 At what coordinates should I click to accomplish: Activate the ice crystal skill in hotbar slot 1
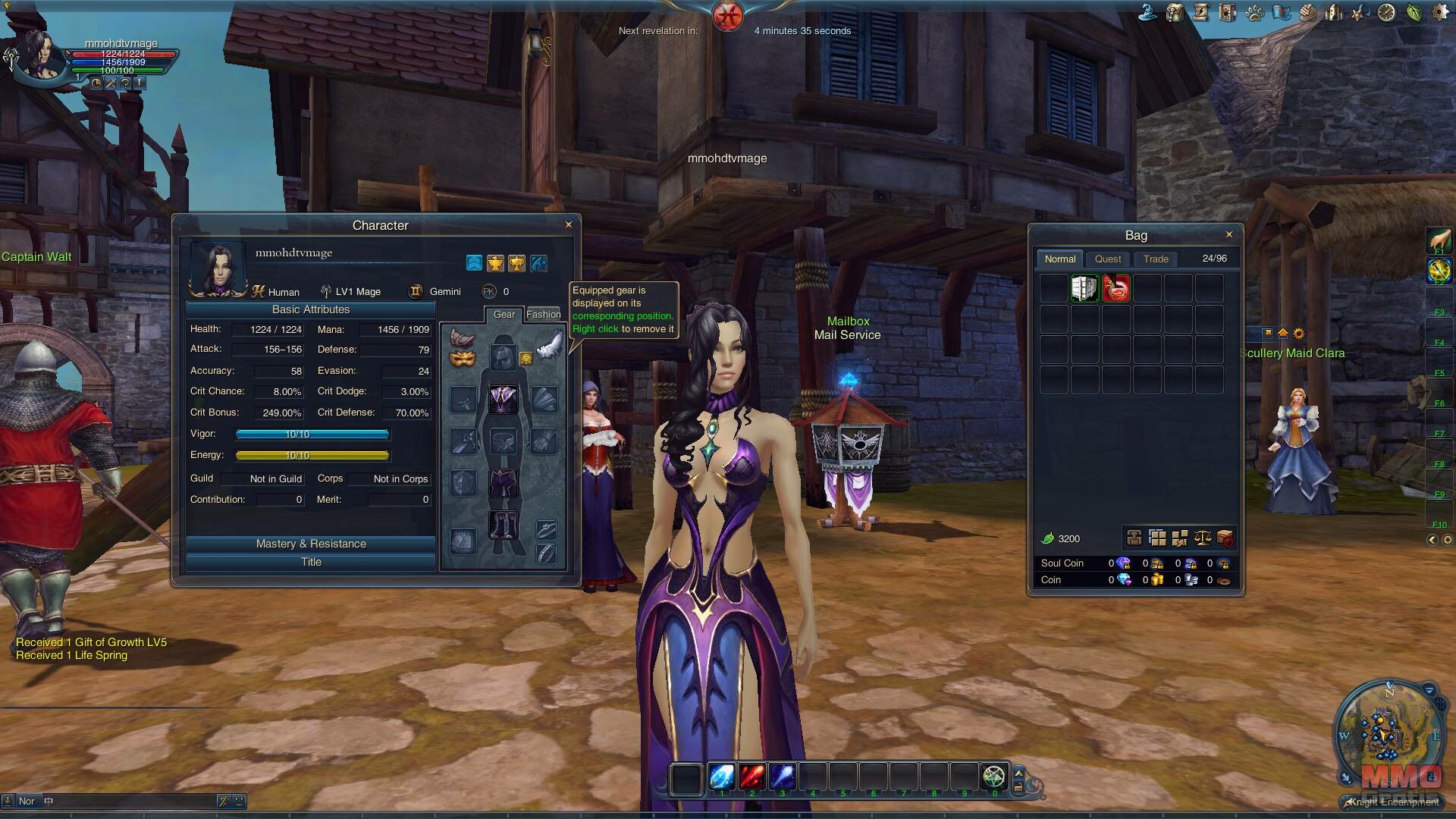pos(721,777)
